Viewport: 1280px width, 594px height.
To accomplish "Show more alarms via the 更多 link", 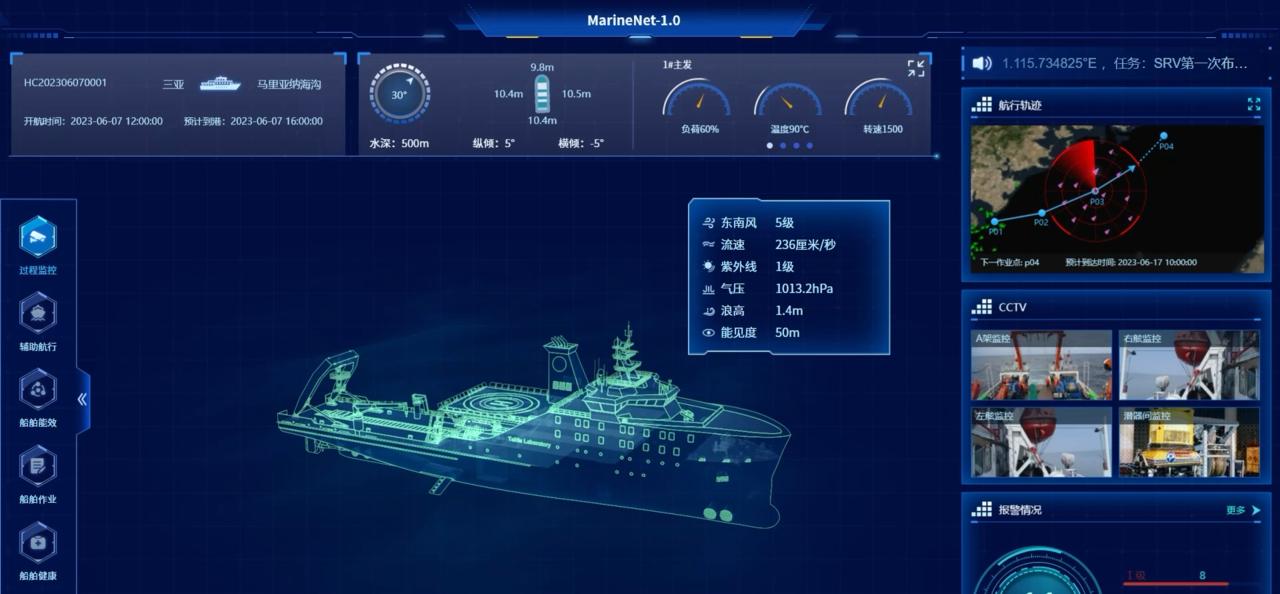I will coord(1243,510).
